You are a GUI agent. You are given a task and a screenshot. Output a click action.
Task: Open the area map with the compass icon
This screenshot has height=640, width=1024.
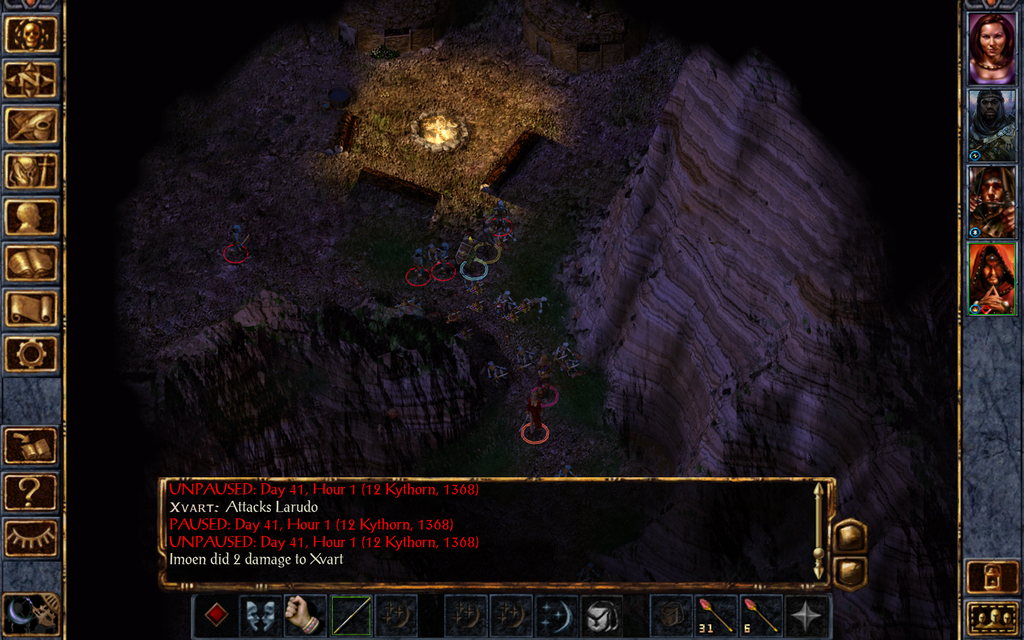(30, 80)
